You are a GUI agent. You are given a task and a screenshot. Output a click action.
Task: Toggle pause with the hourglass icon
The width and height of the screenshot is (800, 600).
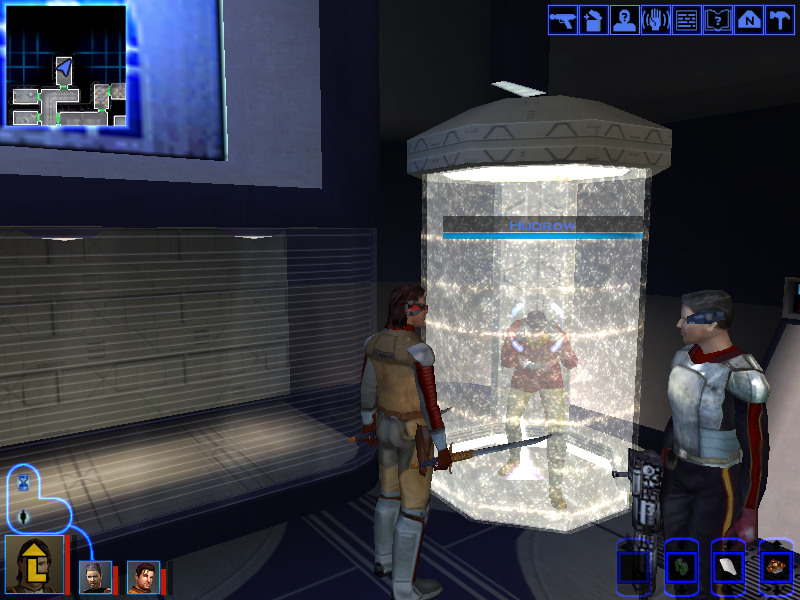coord(24,483)
